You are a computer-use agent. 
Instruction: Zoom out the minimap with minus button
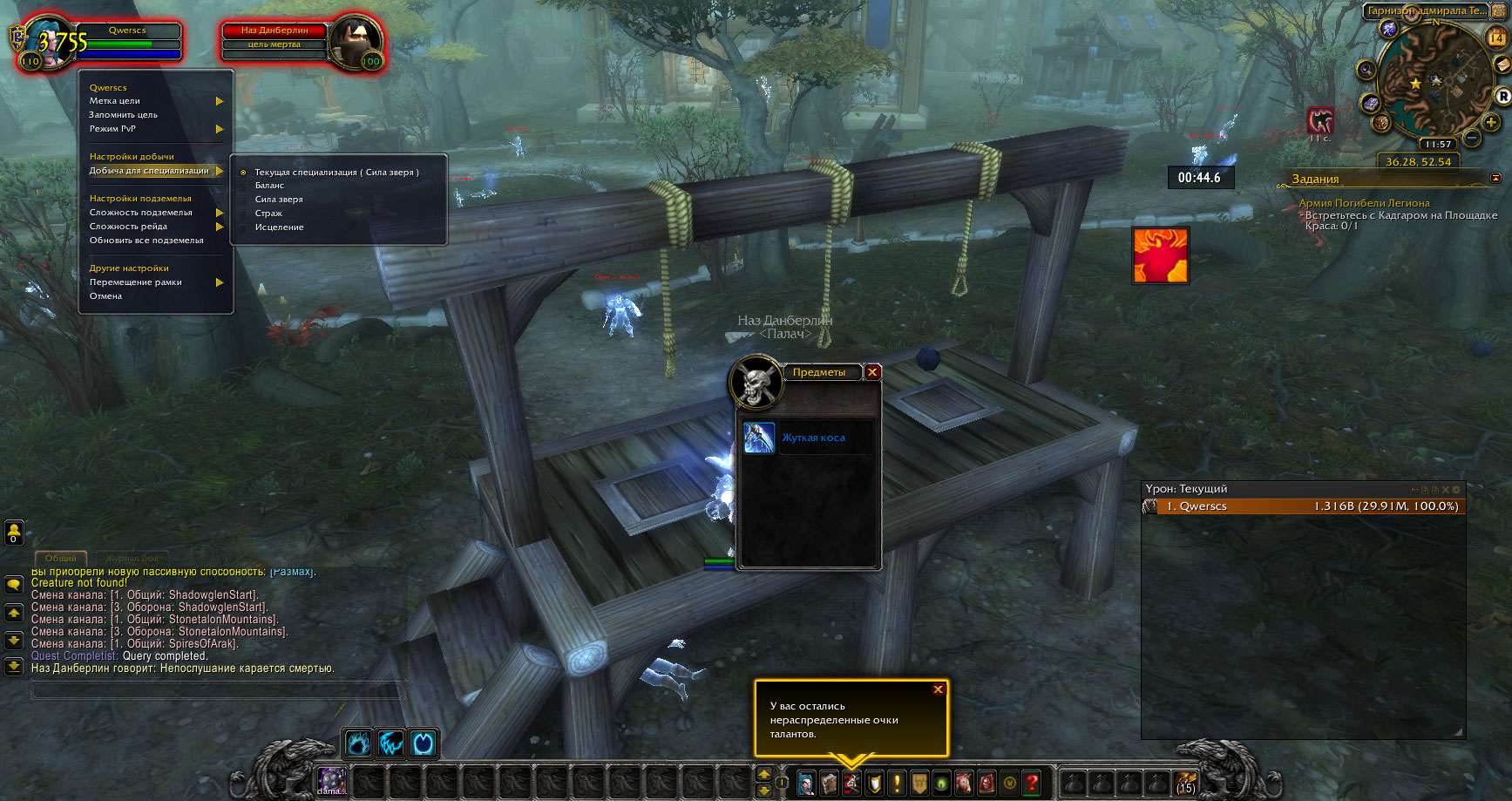pyautogui.click(x=1472, y=138)
